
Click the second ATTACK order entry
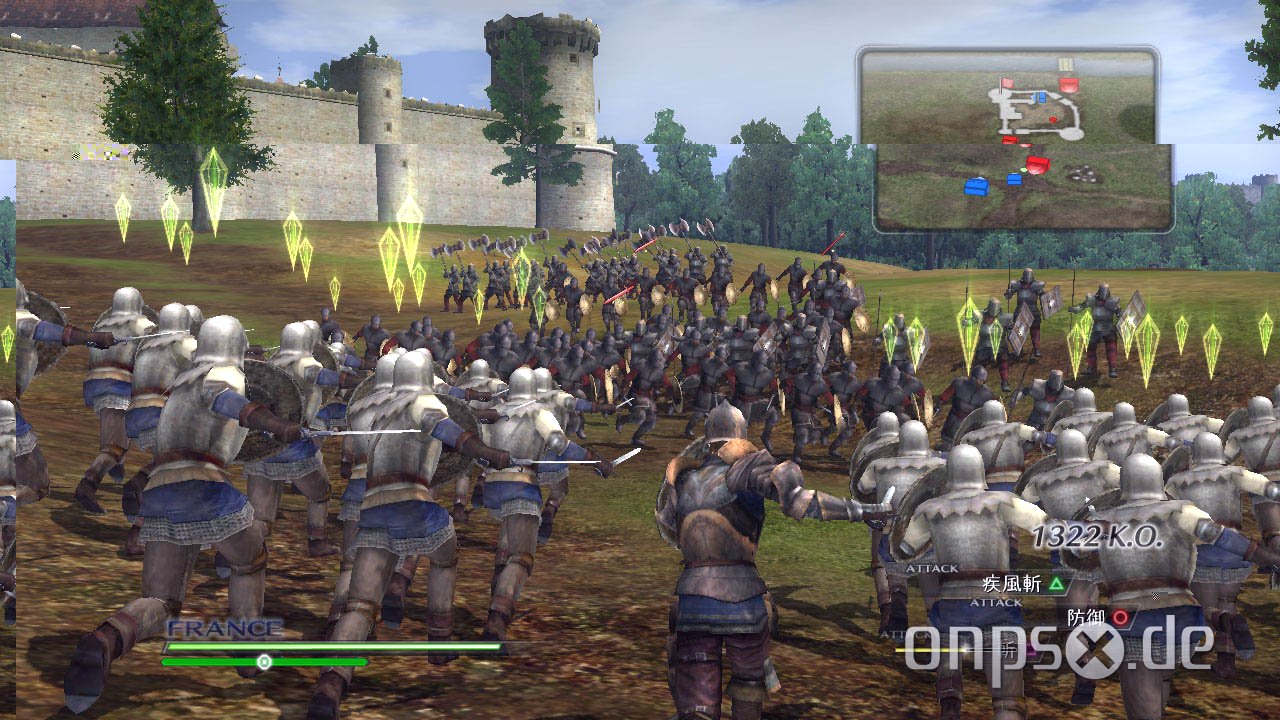(x=996, y=603)
